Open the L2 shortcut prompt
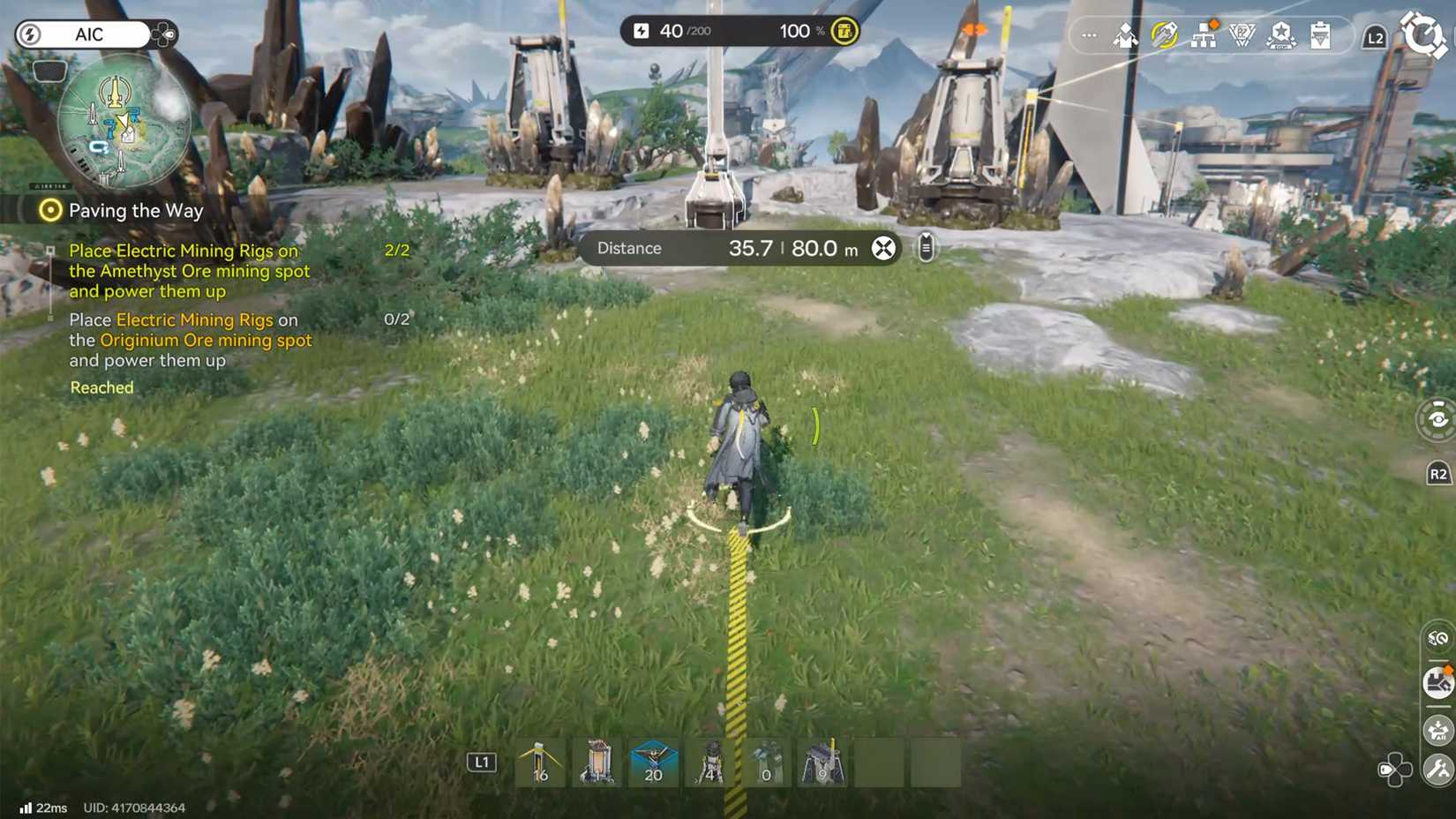 coord(1374,37)
